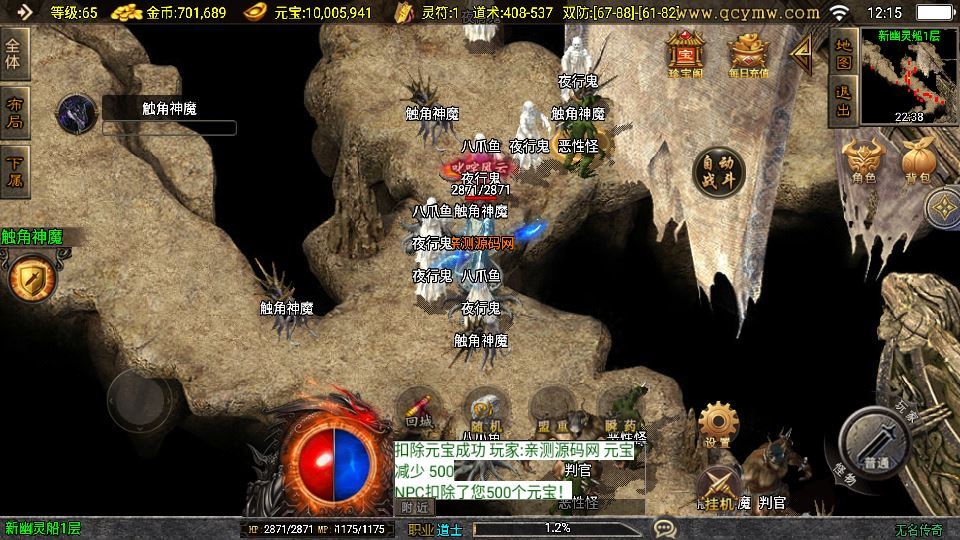Open the 角色 character panel
This screenshot has width=960, height=540.
pos(862,162)
